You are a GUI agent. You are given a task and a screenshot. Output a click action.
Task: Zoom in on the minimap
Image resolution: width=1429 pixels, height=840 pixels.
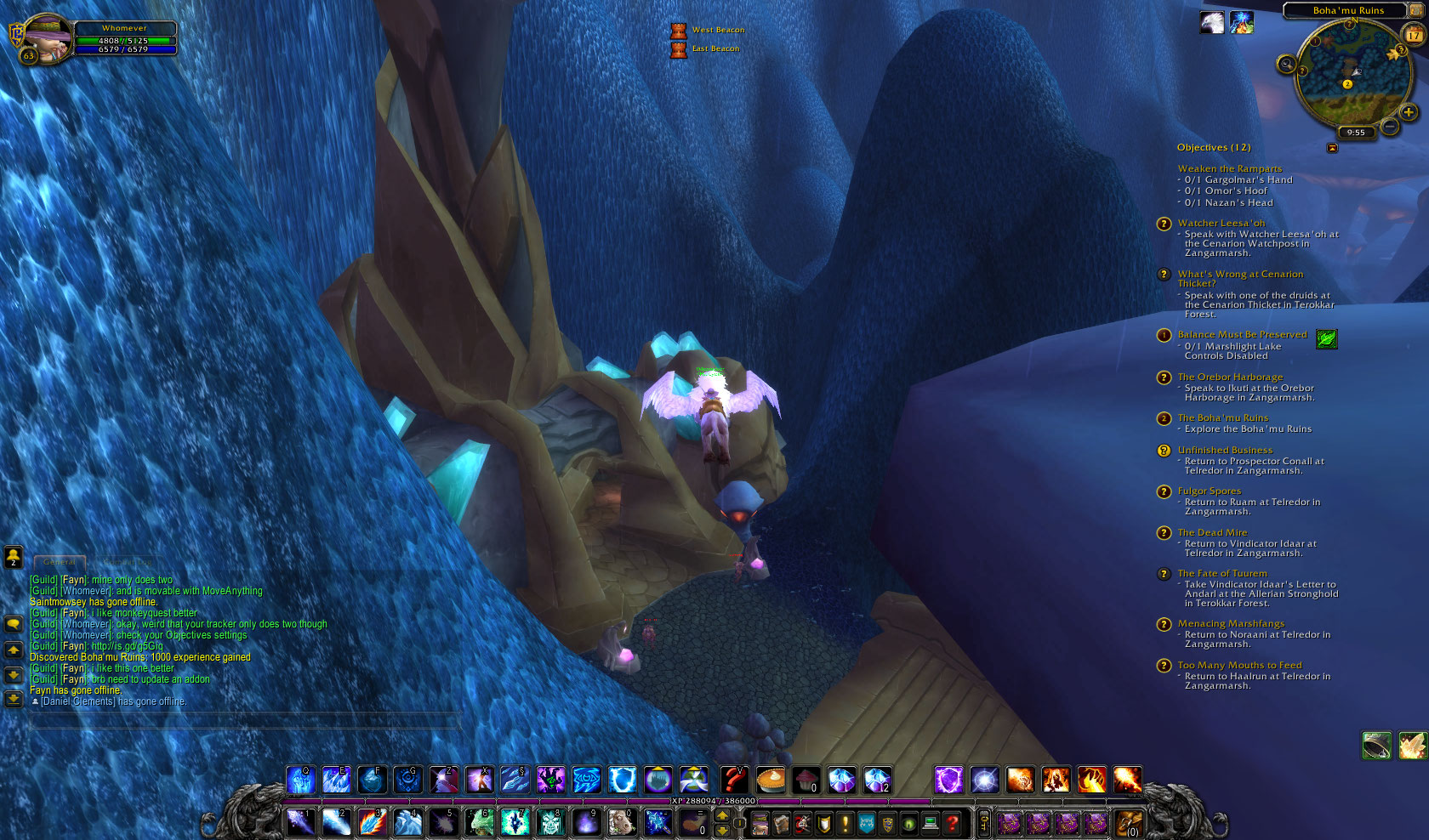point(1409,112)
